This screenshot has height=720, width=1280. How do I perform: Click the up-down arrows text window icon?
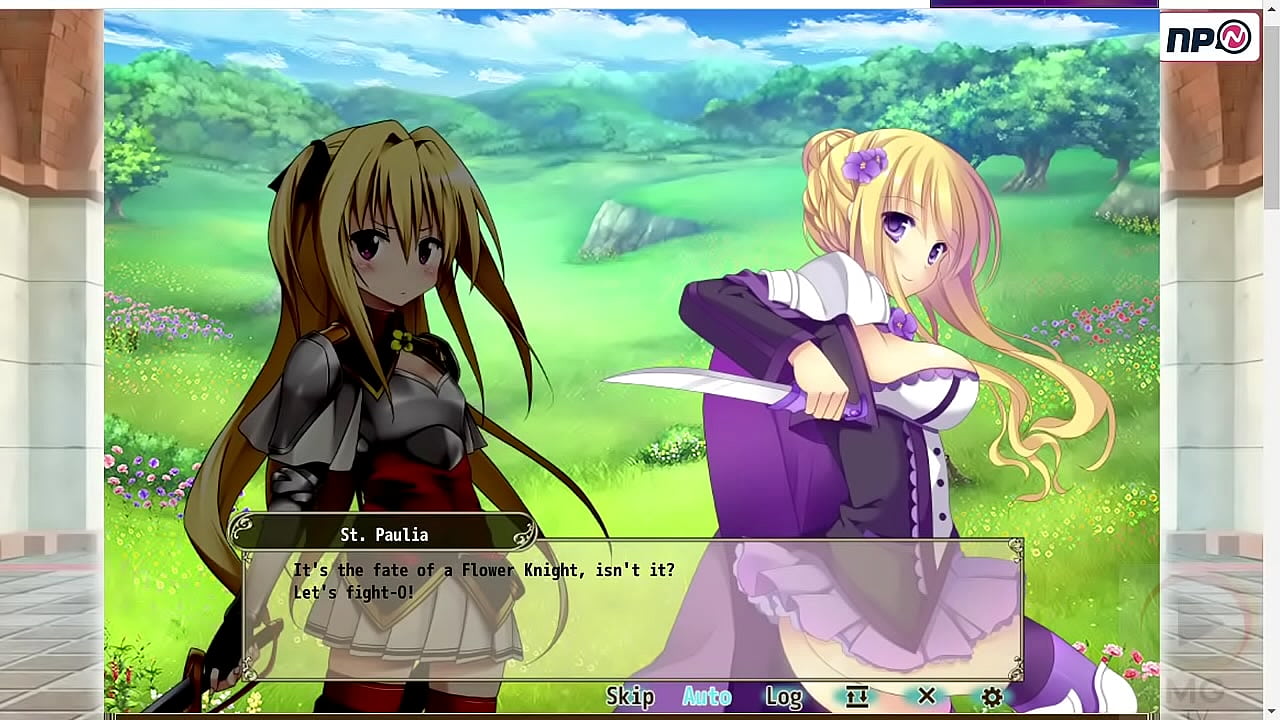(x=856, y=696)
